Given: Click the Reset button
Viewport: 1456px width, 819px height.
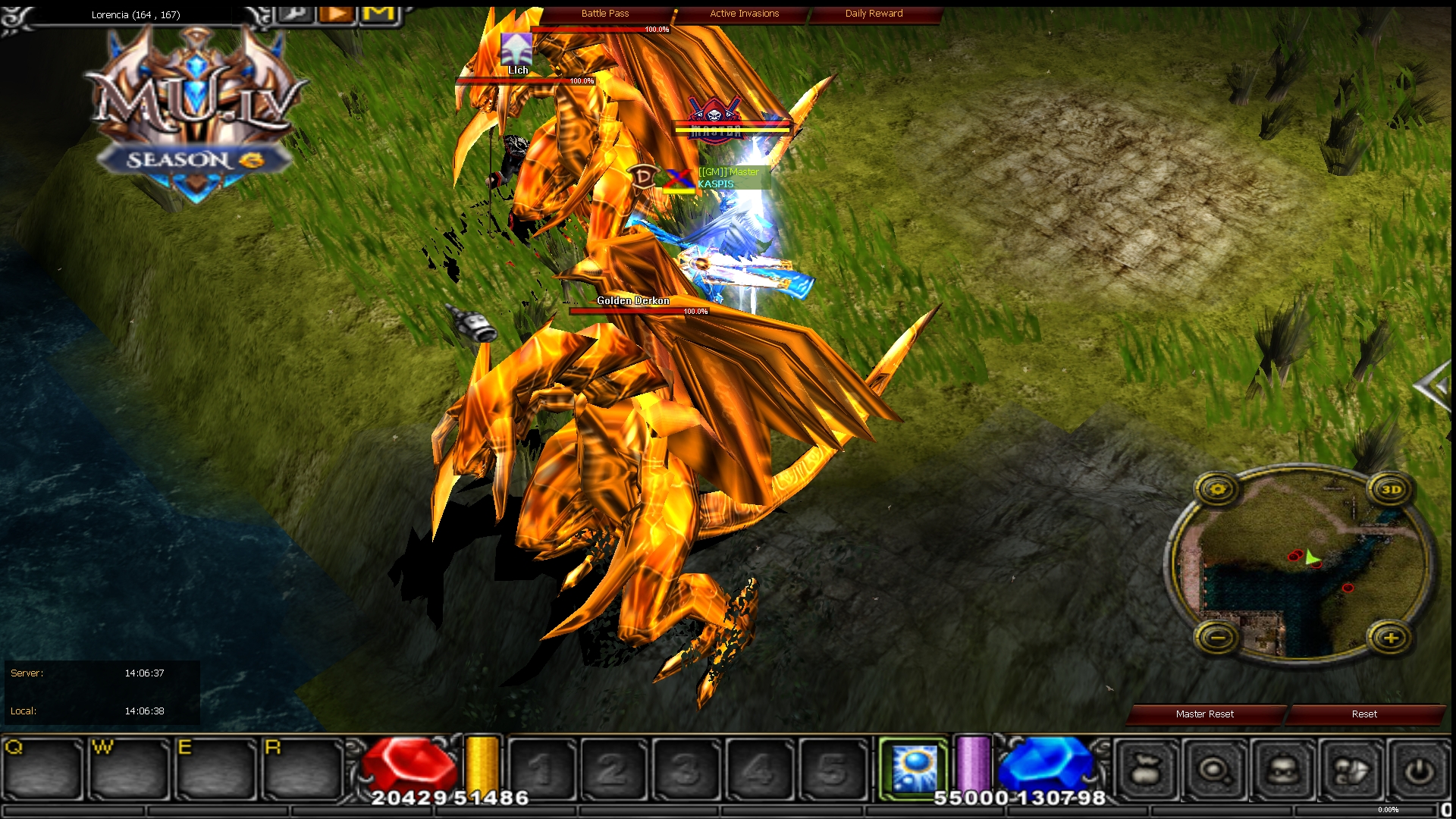Looking at the screenshot, I should (x=1363, y=714).
